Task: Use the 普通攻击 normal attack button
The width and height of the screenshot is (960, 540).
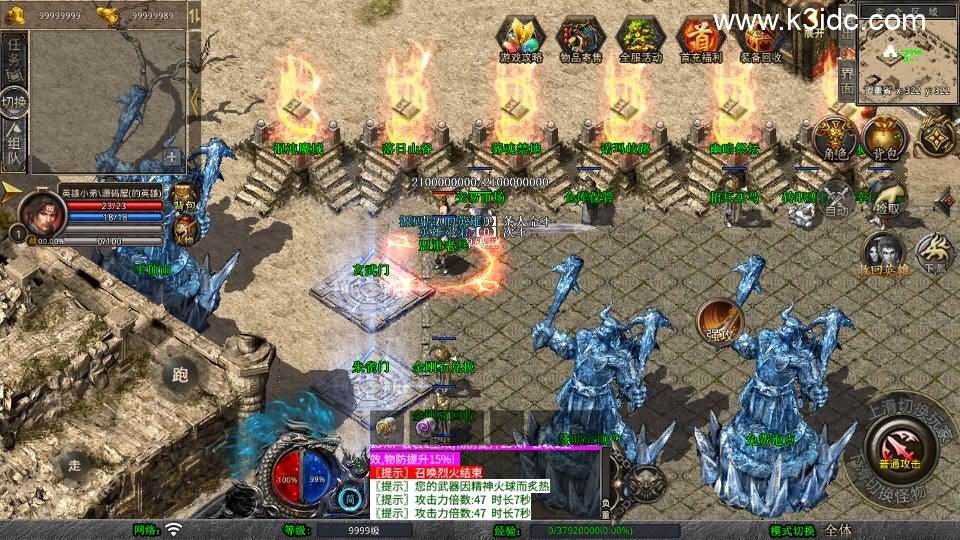Action: click(x=897, y=447)
